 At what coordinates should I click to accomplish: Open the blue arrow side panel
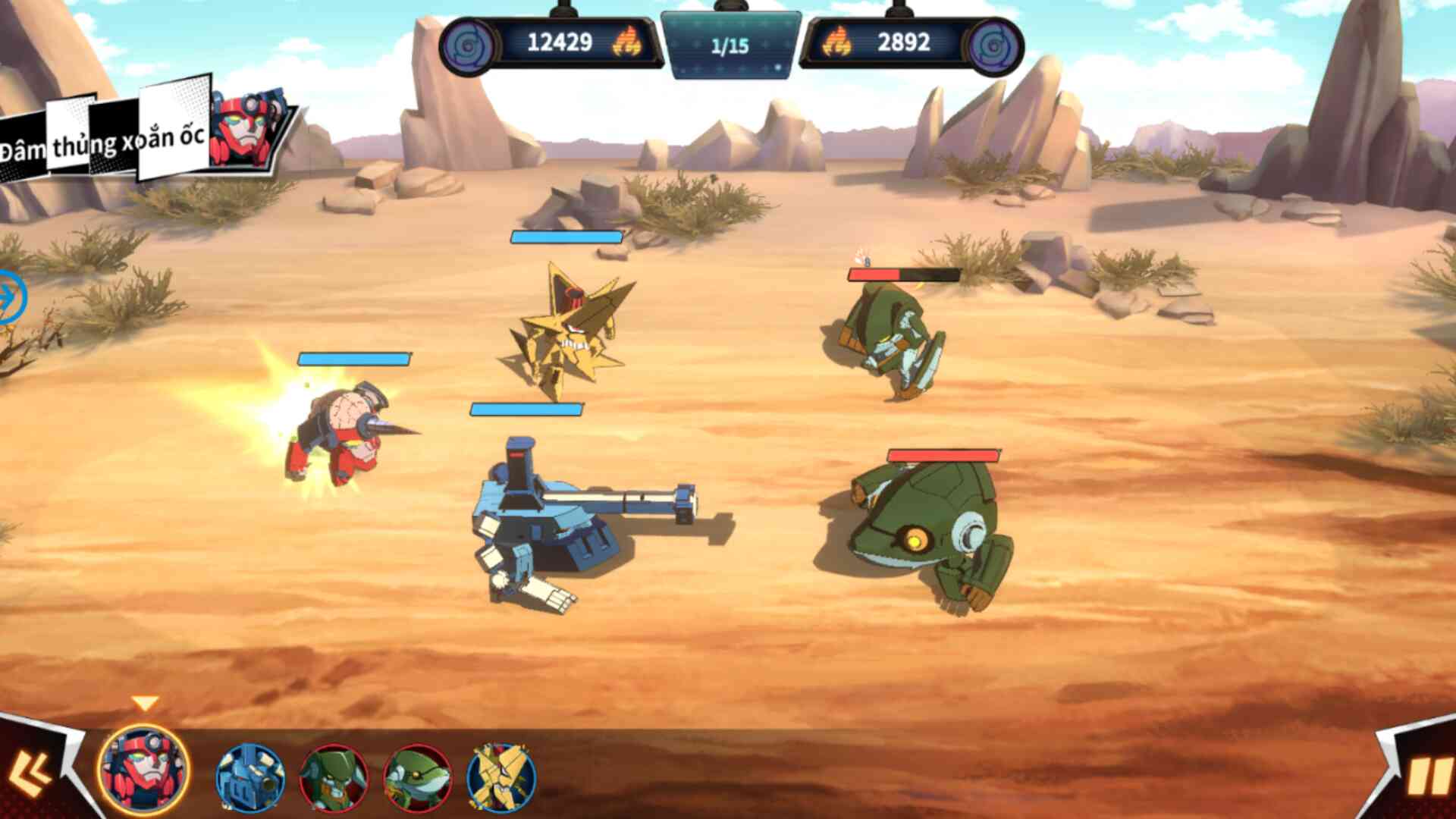pos(9,297)
